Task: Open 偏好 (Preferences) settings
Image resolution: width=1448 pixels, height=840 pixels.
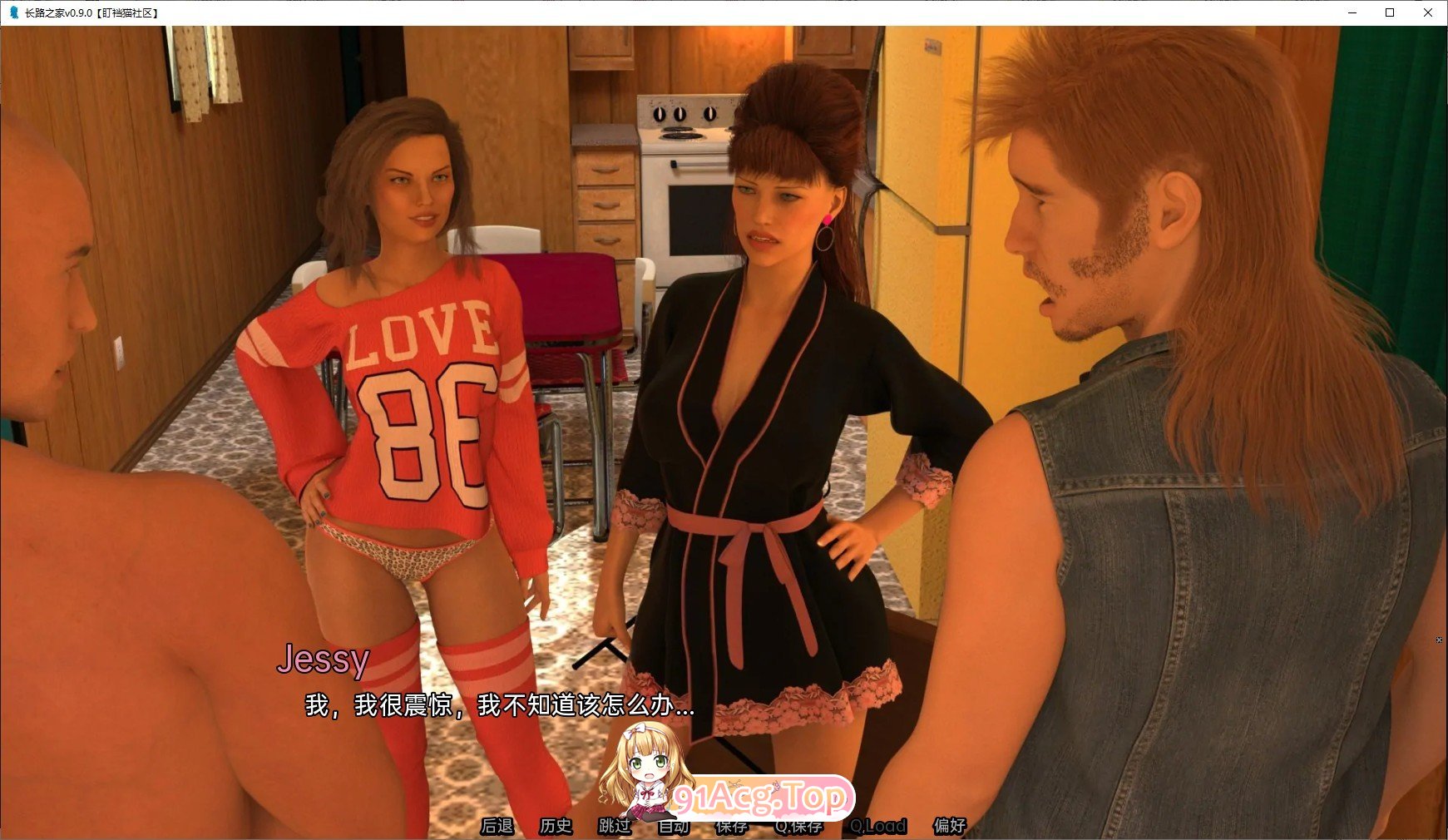Action: (x=950, y=826)
